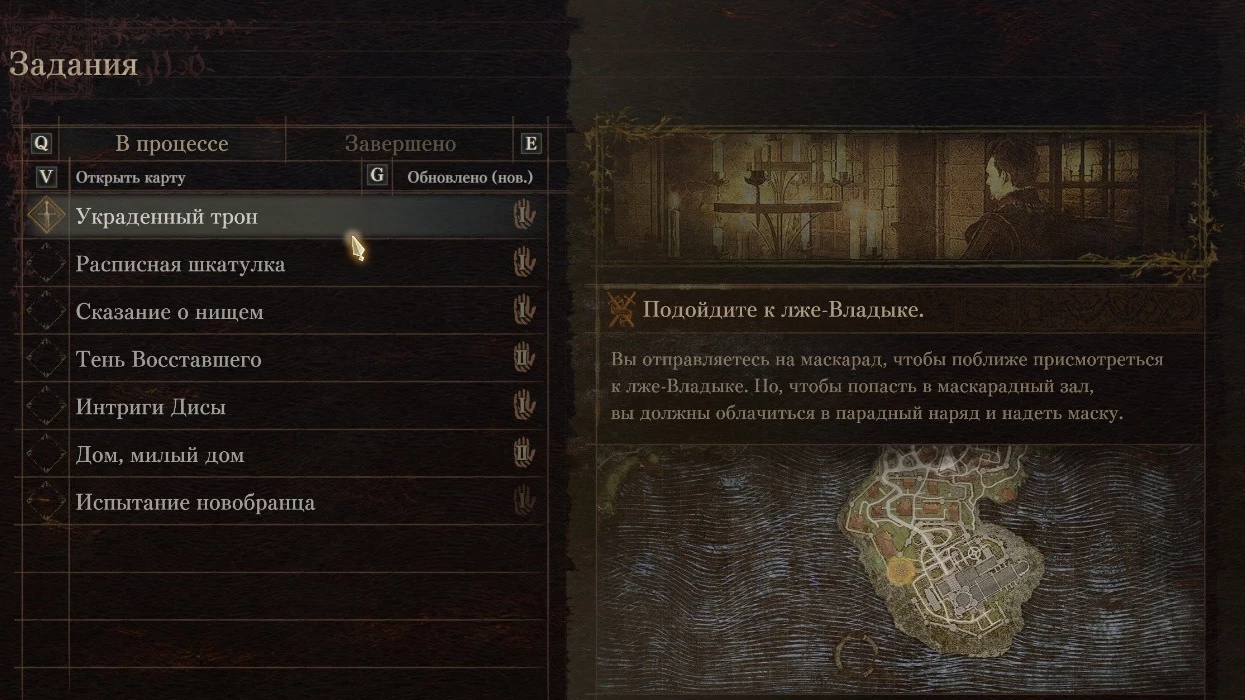
Task: Click «Открыть карту» to open the map
Action: click(x=130, y=177)
